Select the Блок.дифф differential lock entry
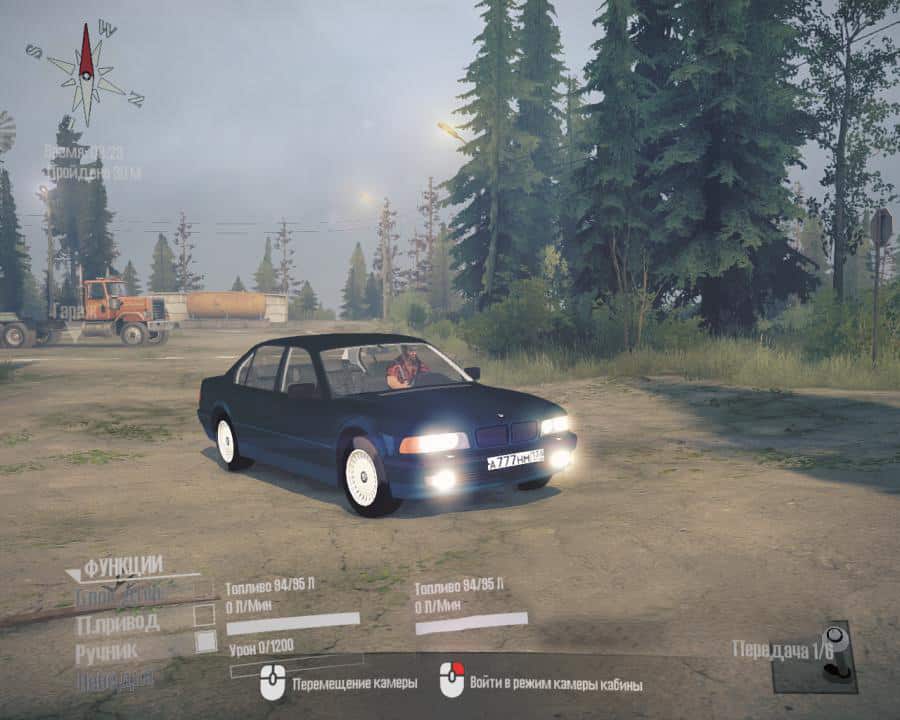Screen dimensions: 900x720 [x=118, y=596]
